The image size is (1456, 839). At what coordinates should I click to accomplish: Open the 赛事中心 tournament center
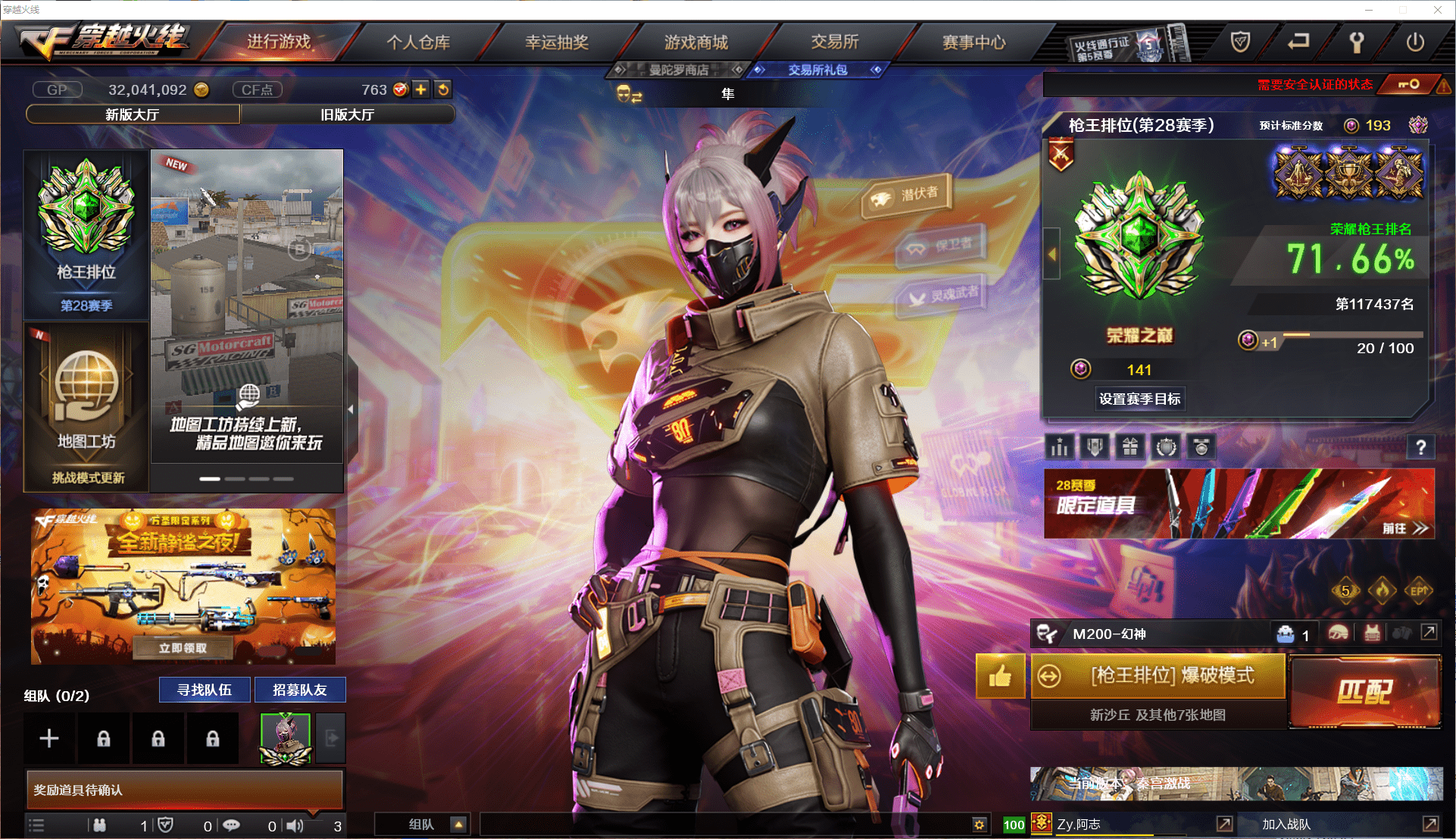[x=973, y=42]
